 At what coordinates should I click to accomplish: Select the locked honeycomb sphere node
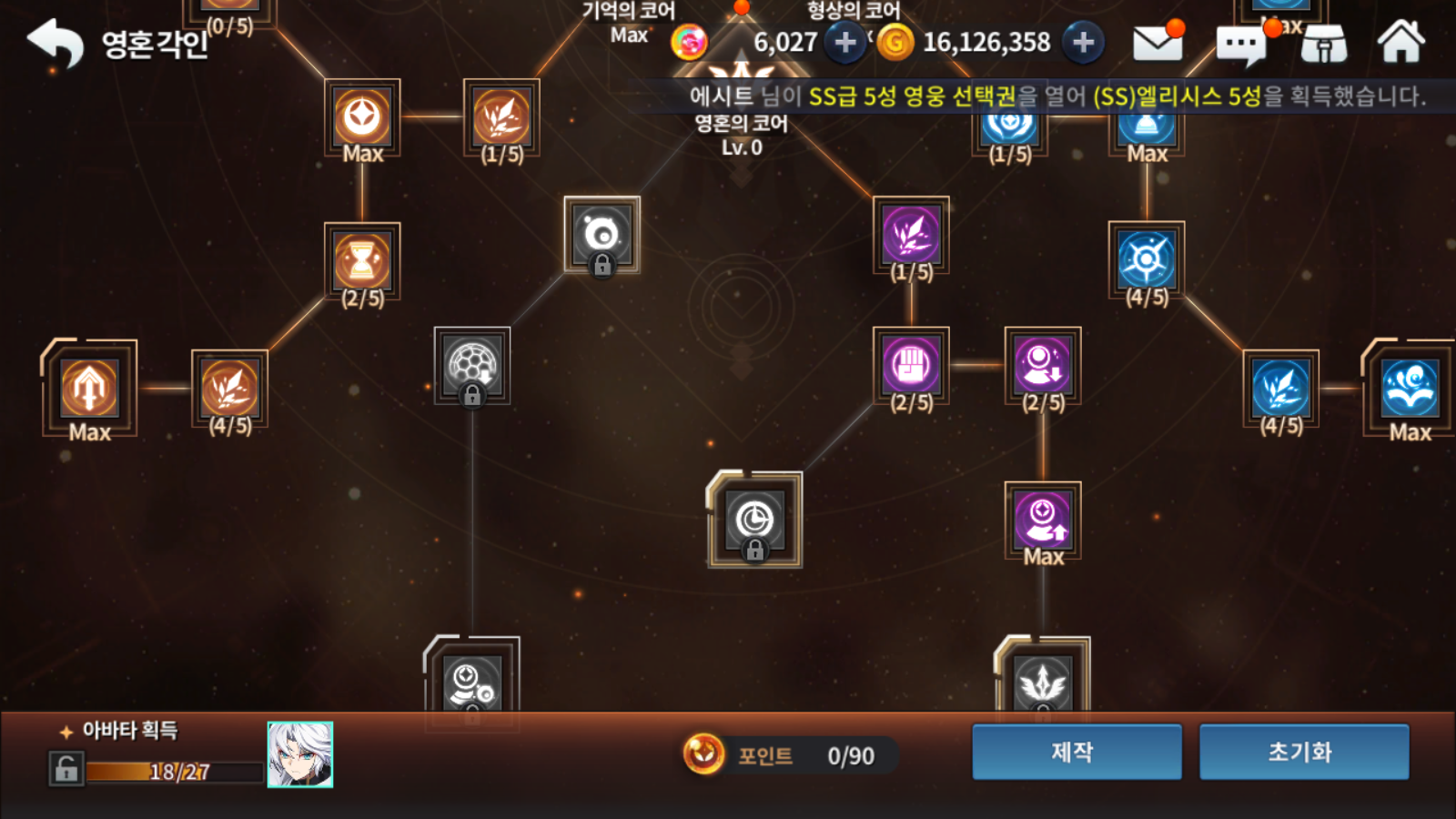(x=471, y=365)
